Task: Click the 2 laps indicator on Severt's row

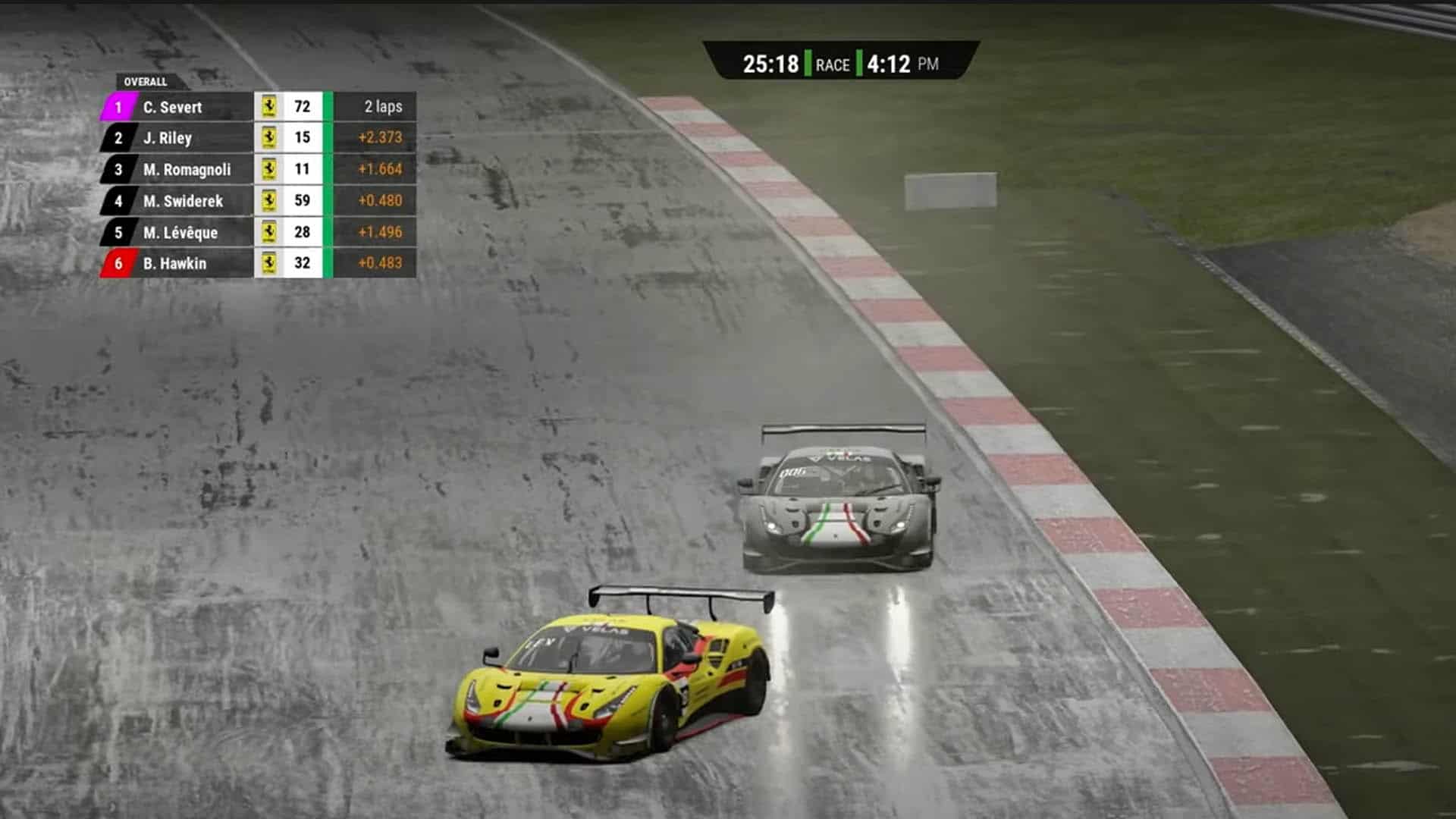Action: [379, 107]
